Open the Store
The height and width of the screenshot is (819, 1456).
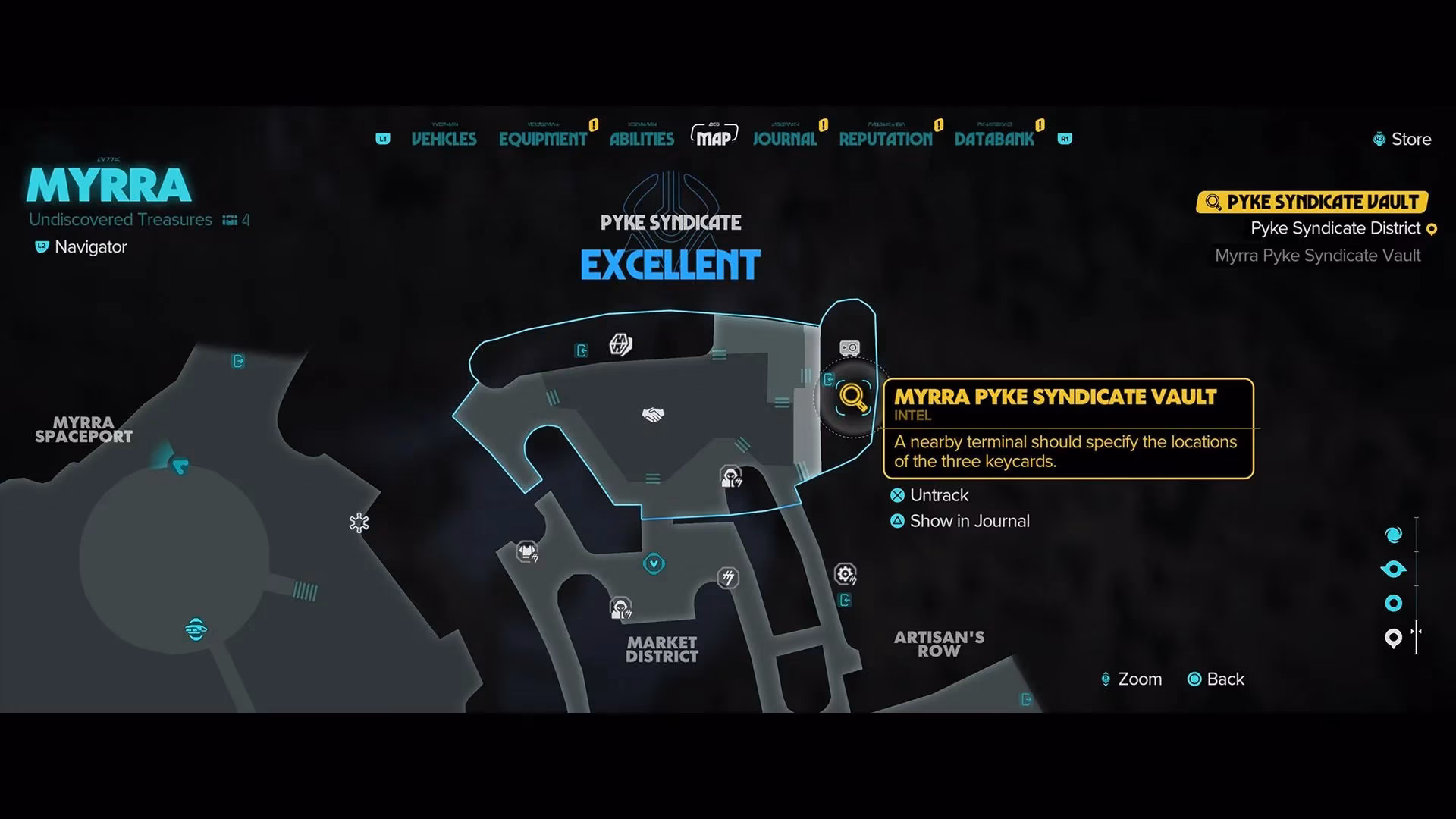(1409, 139)
